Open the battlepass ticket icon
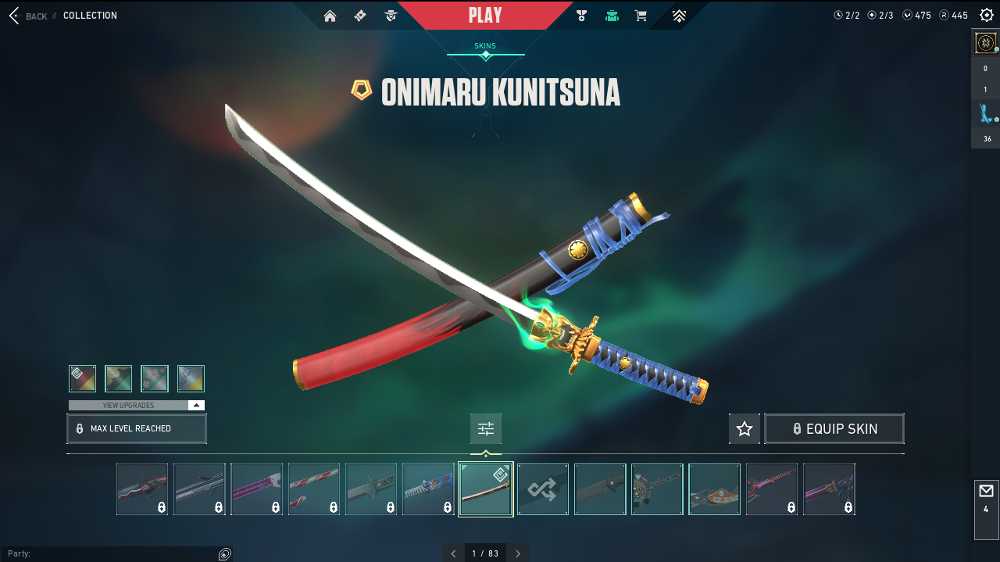Viewport: 1000px width, 562px height. (360, 16)
